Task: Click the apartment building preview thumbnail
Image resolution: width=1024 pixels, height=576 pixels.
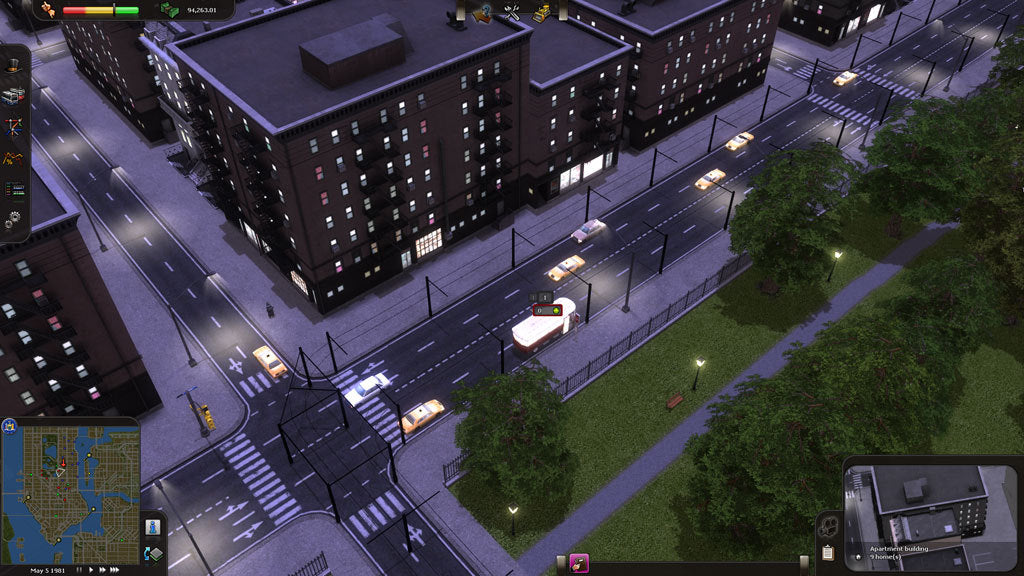Action: click(x=915, y=505)
